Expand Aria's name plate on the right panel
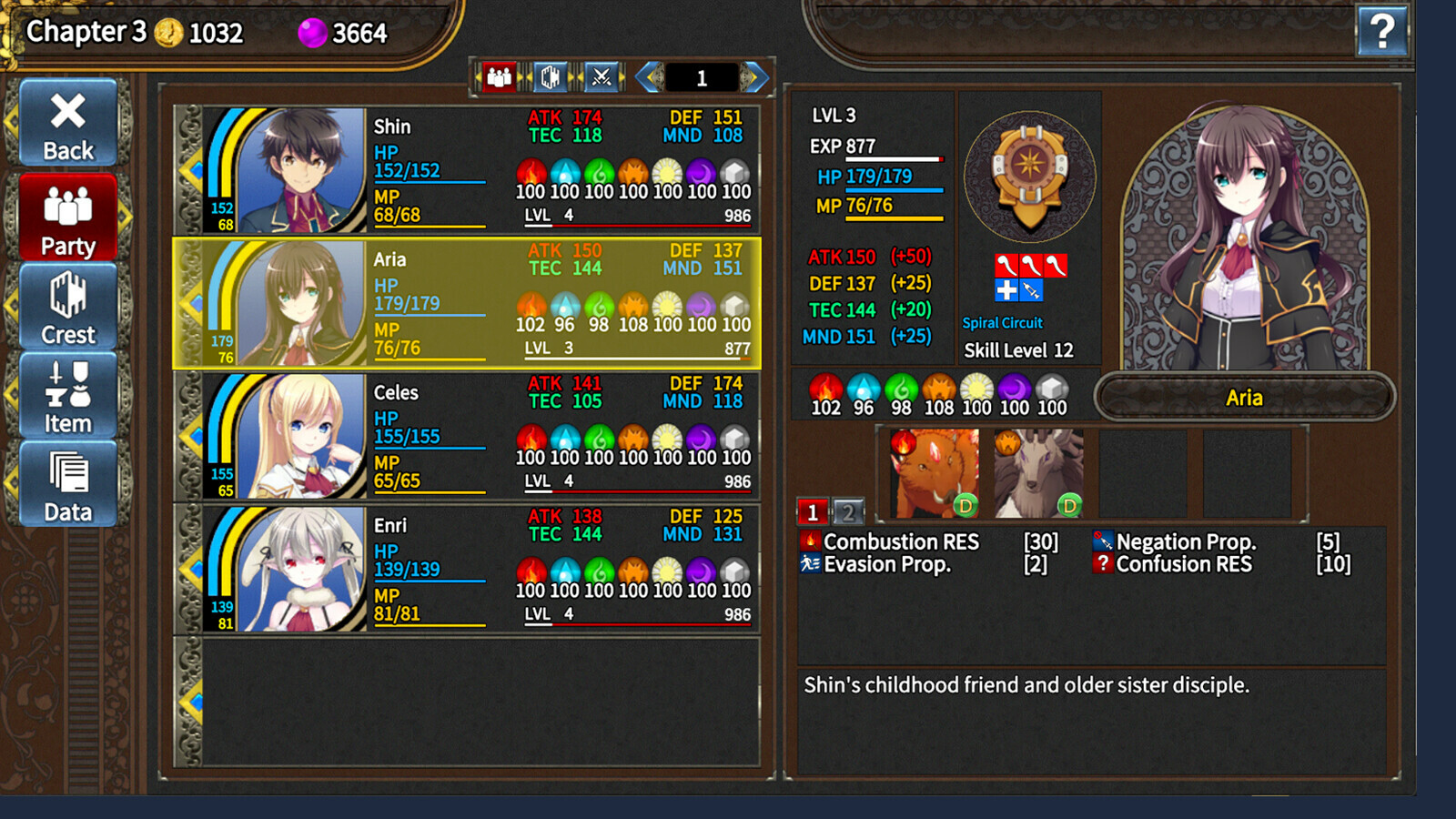Viewport: 1456px width, 819px height. [1245, 397]
